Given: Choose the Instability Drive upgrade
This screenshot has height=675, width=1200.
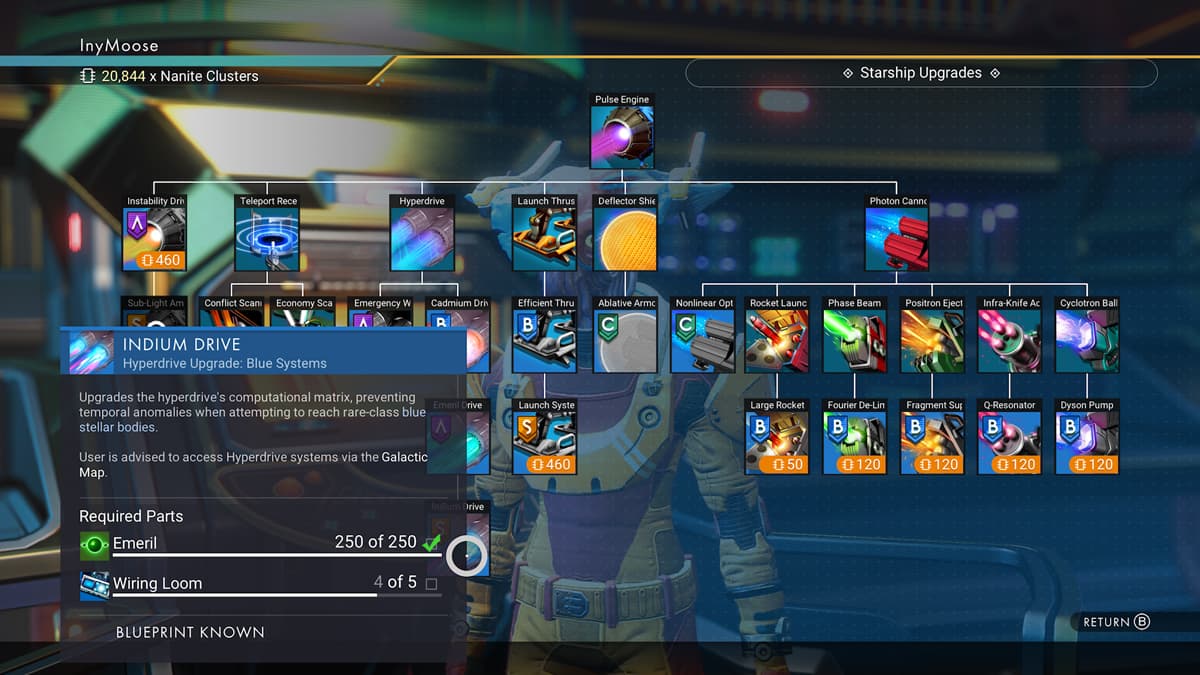Looking at the screenshot, I should (155, 239).
